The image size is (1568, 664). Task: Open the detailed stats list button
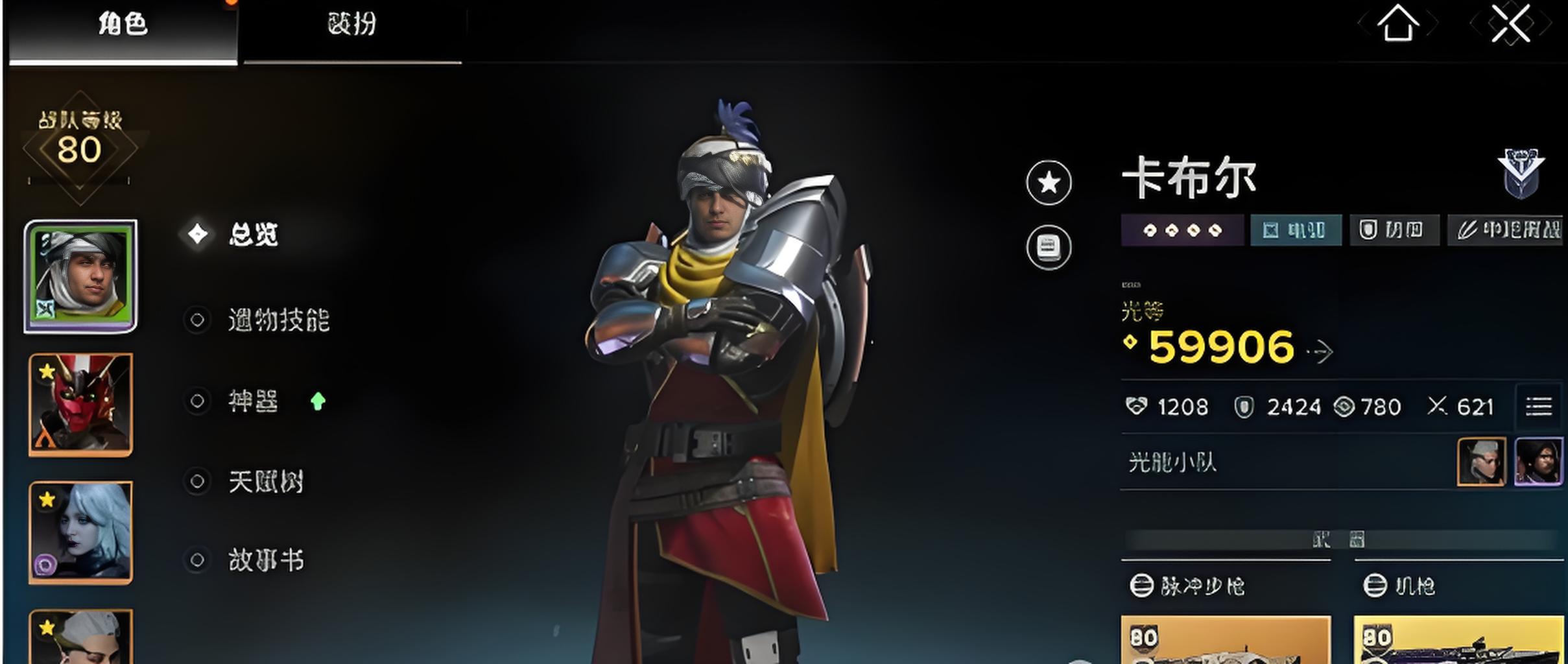click(x=1538, y=407)
